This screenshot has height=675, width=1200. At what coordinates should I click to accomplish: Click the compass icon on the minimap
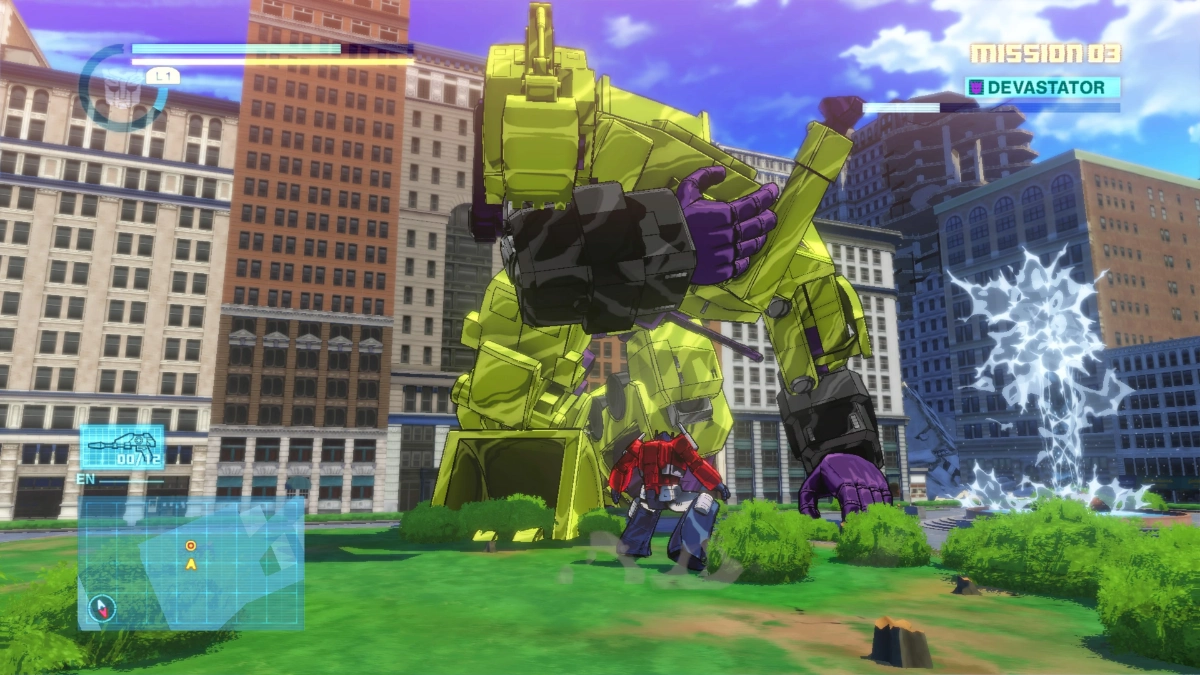[103, 607]
